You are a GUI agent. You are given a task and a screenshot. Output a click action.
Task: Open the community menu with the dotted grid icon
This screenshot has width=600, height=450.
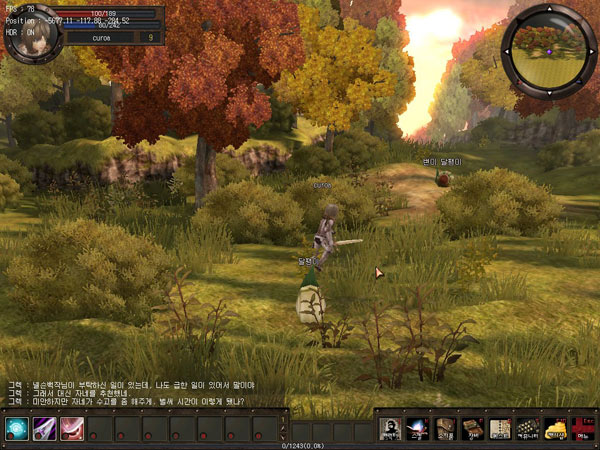(x=527, y=428)
